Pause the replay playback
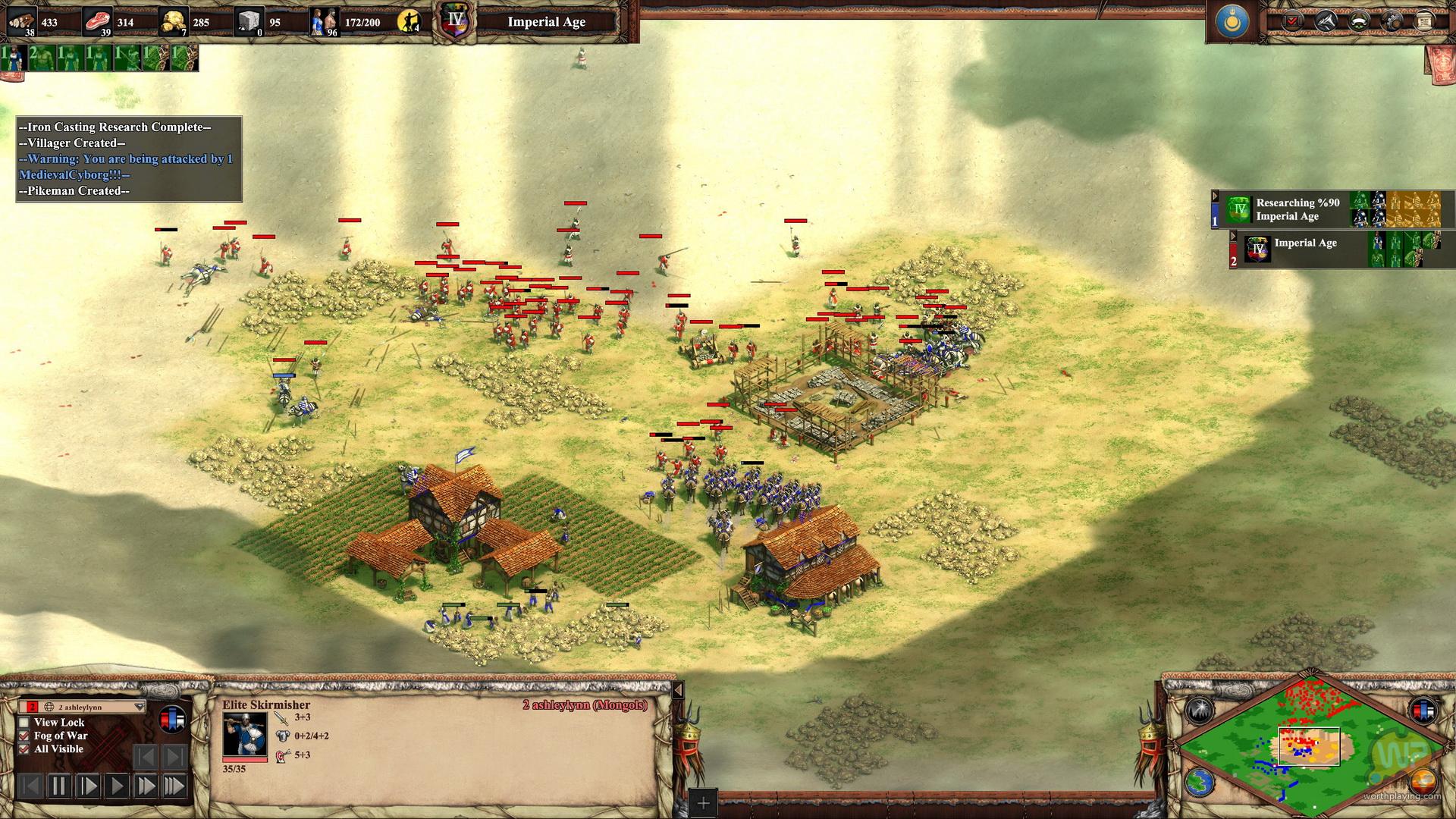The height and width of the screenshot is (819, 1456). pyautogui.click(x=58, y=786)
